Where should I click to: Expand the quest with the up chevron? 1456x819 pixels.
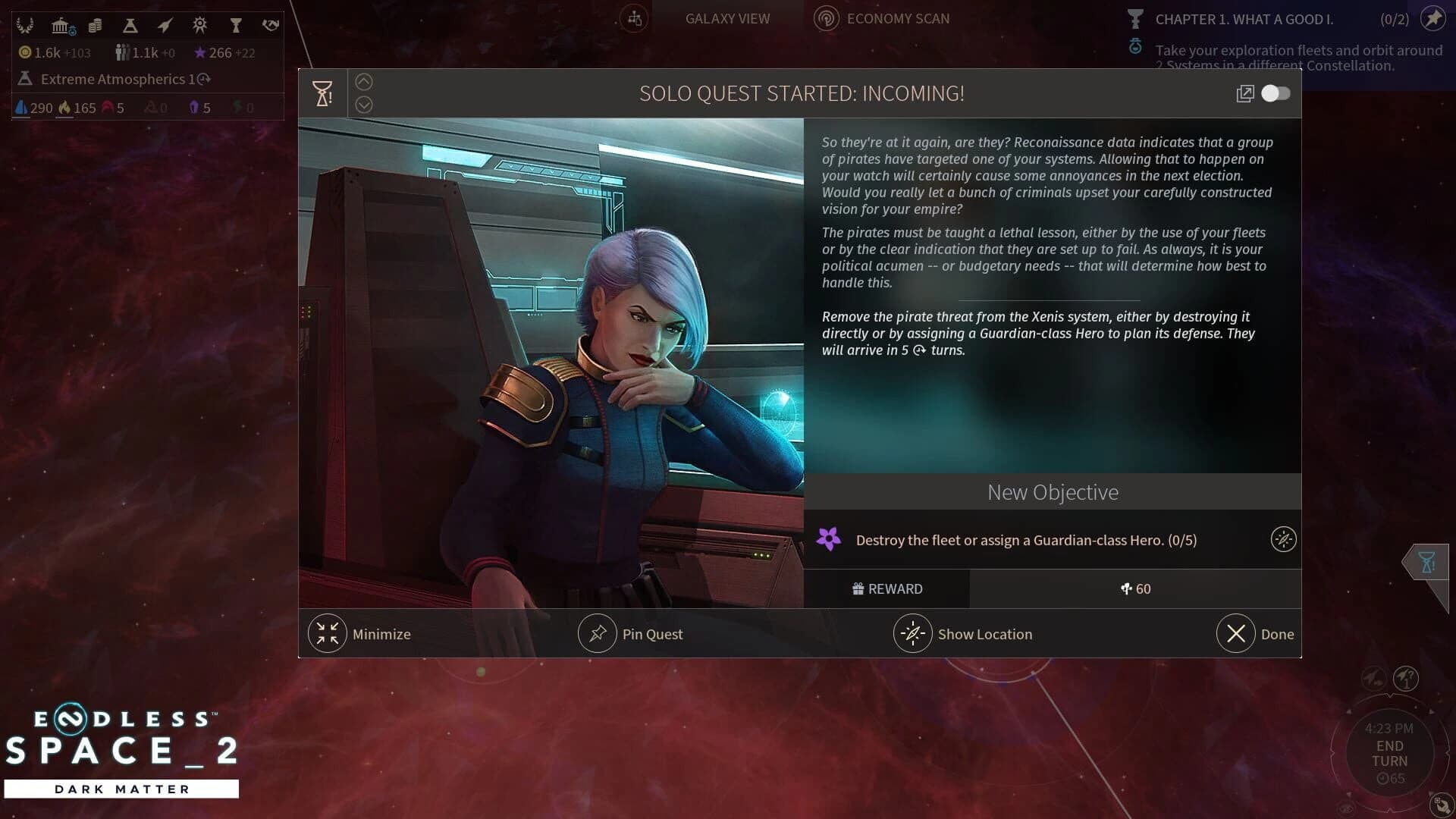pos(364,81)
